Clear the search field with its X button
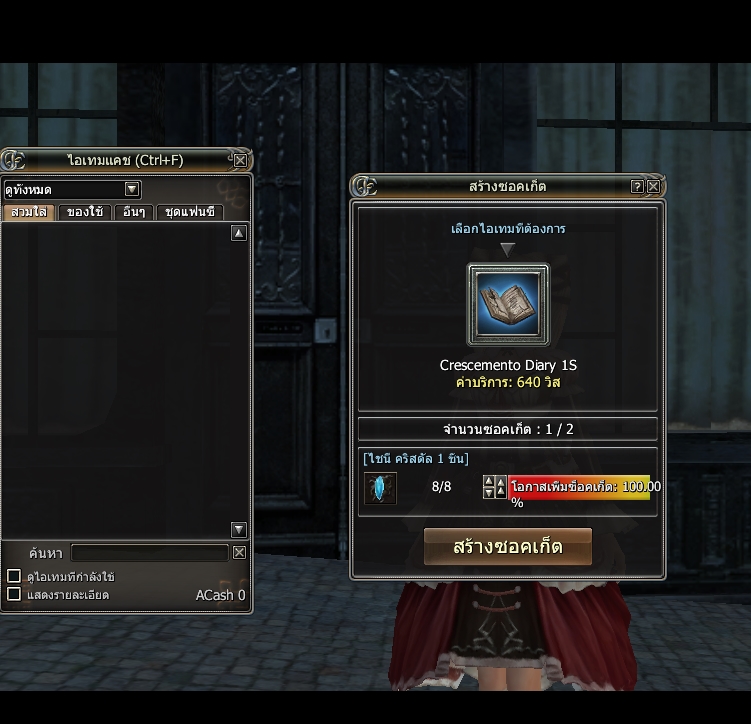The image size is (751, 724). (x=240, y=553)
